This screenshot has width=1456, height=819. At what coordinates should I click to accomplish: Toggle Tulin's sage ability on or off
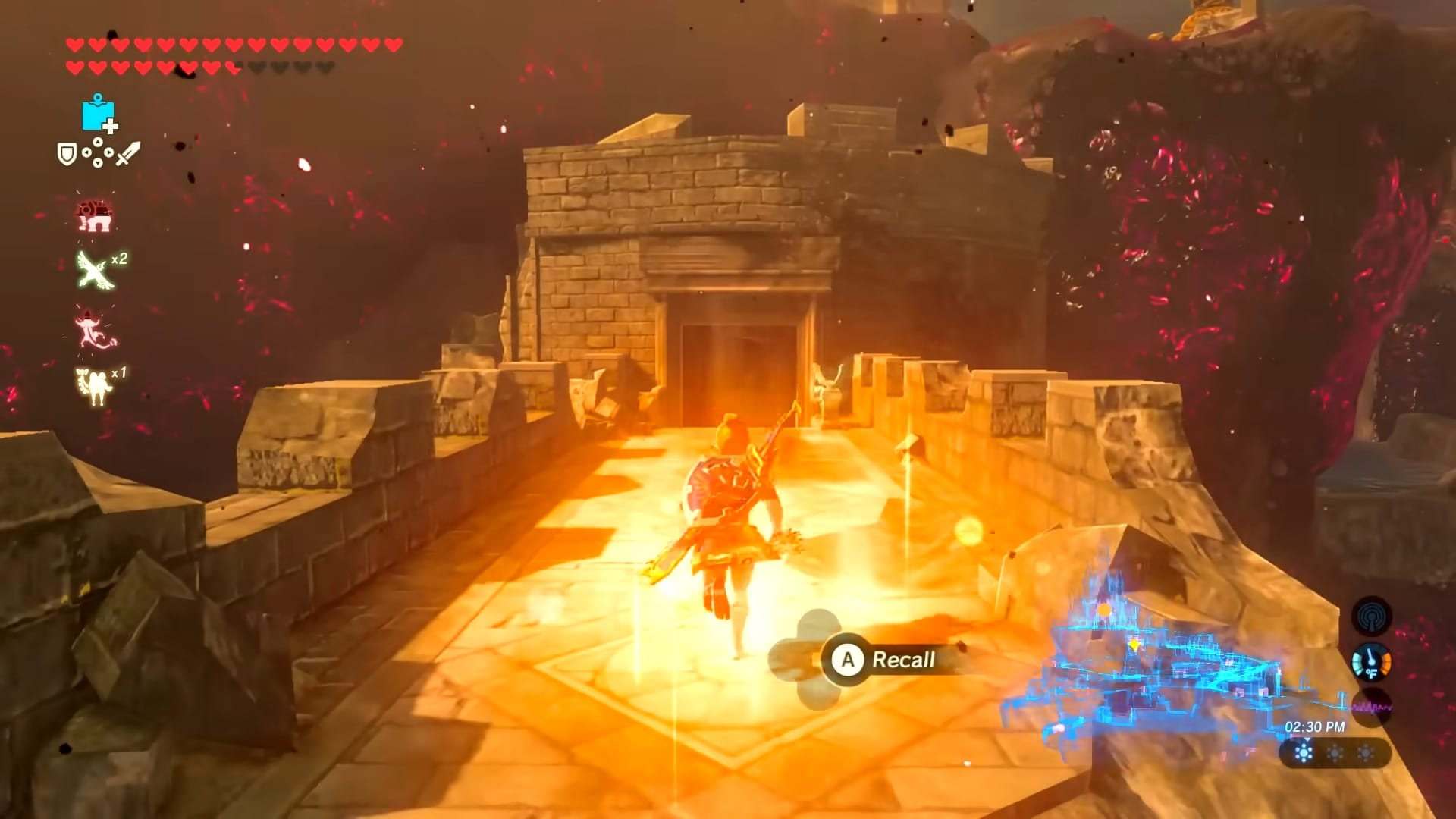click(x=93, y=269)
